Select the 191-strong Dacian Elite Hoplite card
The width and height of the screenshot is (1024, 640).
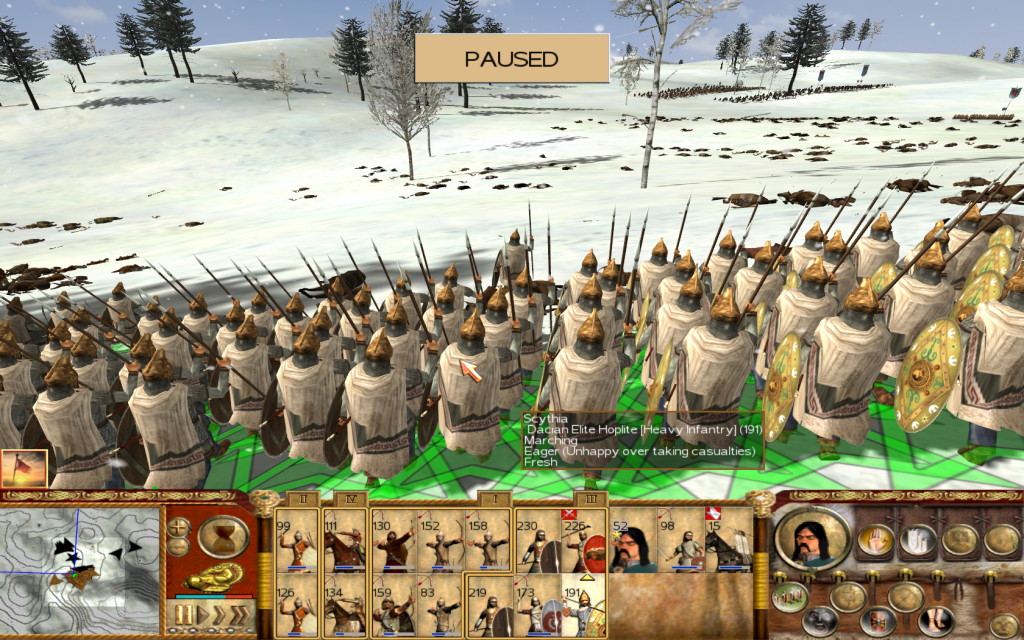point(585,602)
